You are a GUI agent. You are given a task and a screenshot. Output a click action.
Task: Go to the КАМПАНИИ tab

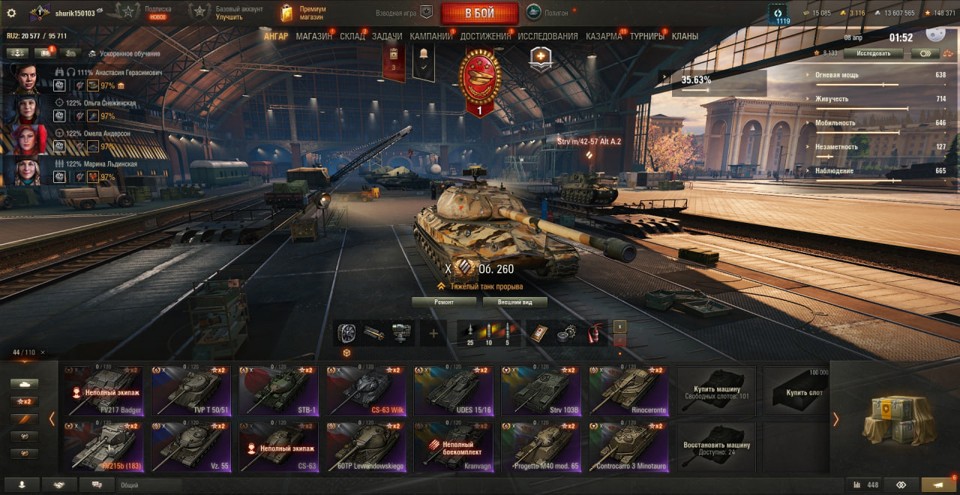click(430, 36)
